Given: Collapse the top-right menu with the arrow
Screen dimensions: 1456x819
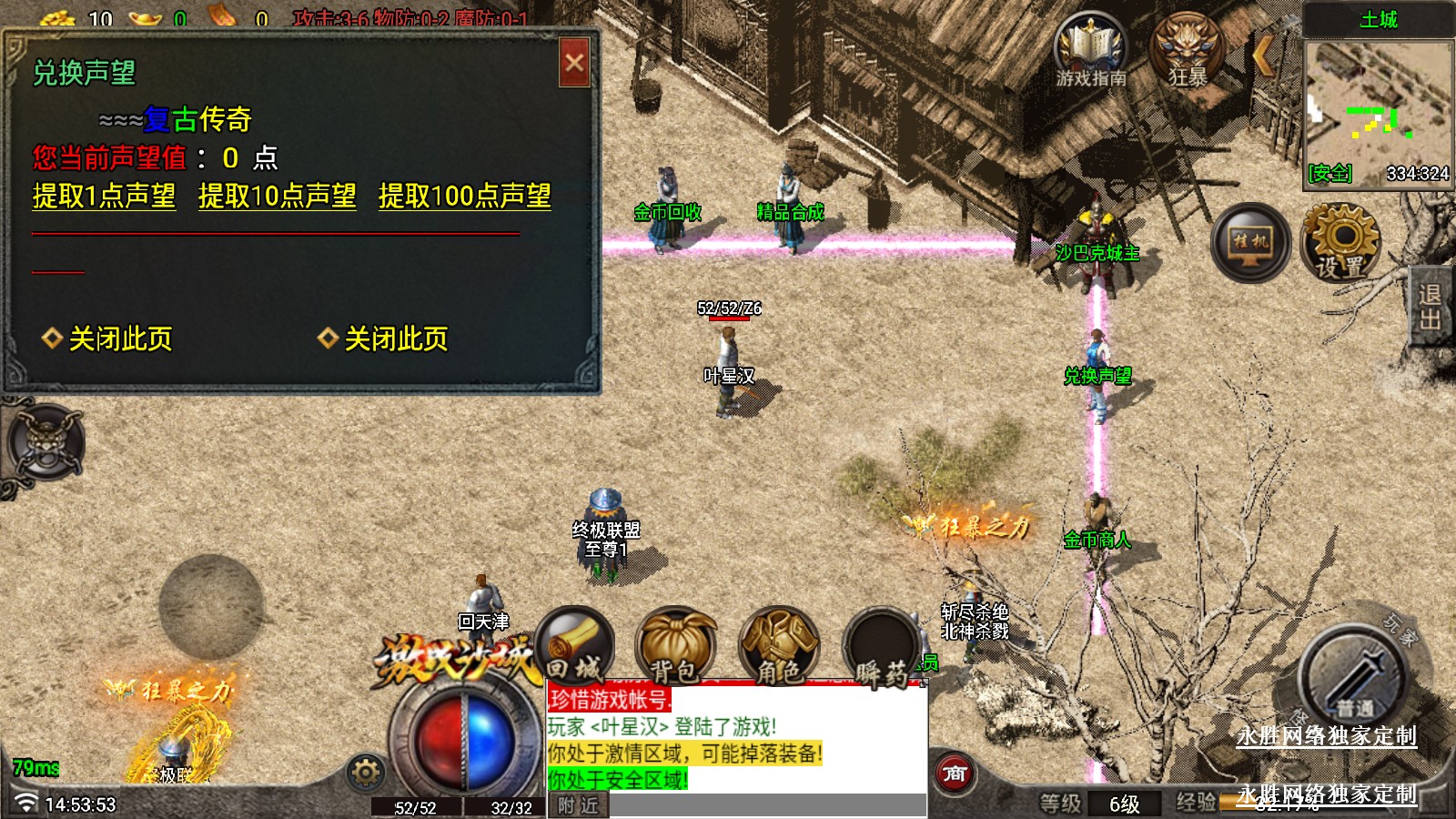Looking at the screenshot, I should click(x=1262, y=55).
